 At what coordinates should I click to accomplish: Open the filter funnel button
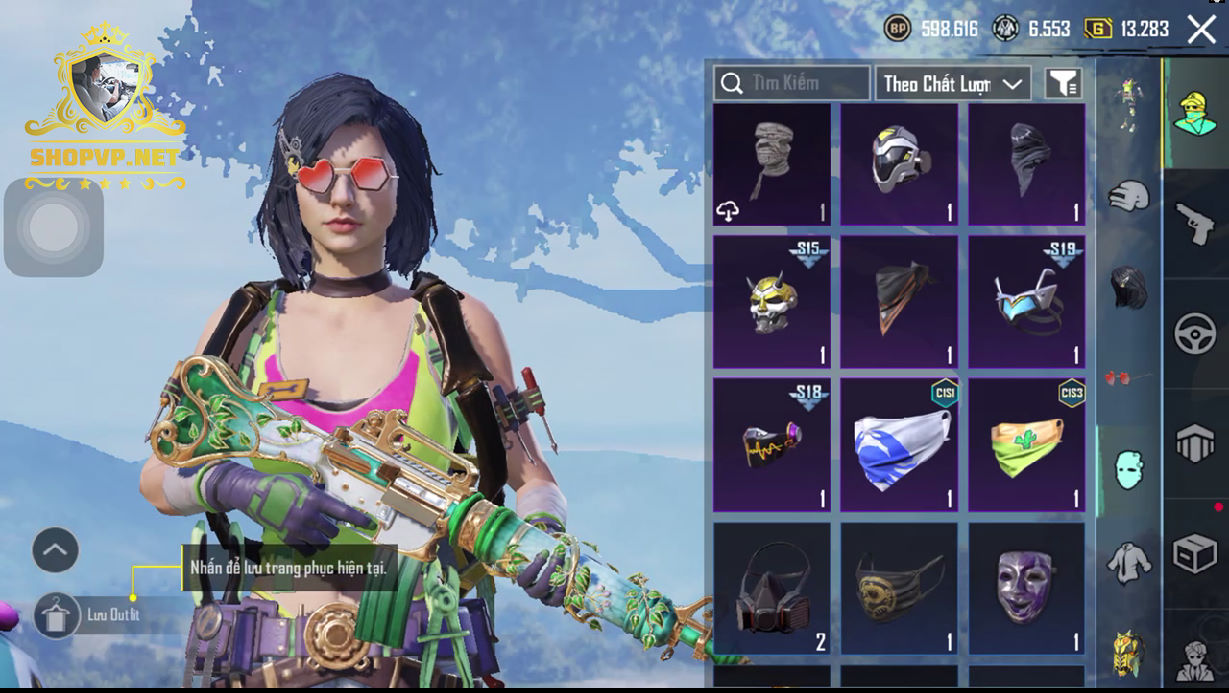click(x=1064, y=83)
